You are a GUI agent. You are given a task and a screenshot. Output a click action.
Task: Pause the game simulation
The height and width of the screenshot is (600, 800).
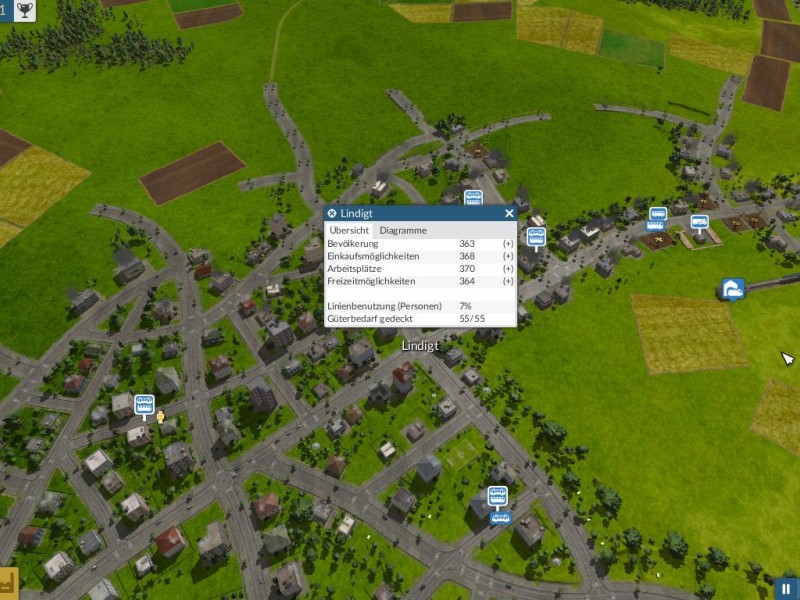[787, 589]
